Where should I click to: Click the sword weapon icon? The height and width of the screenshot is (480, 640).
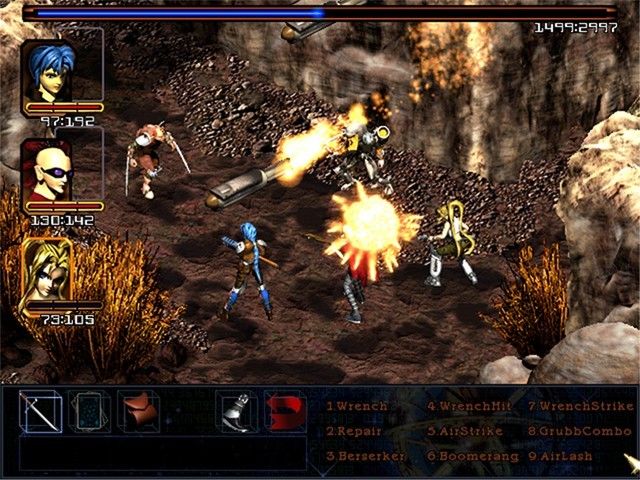point(42,411)
